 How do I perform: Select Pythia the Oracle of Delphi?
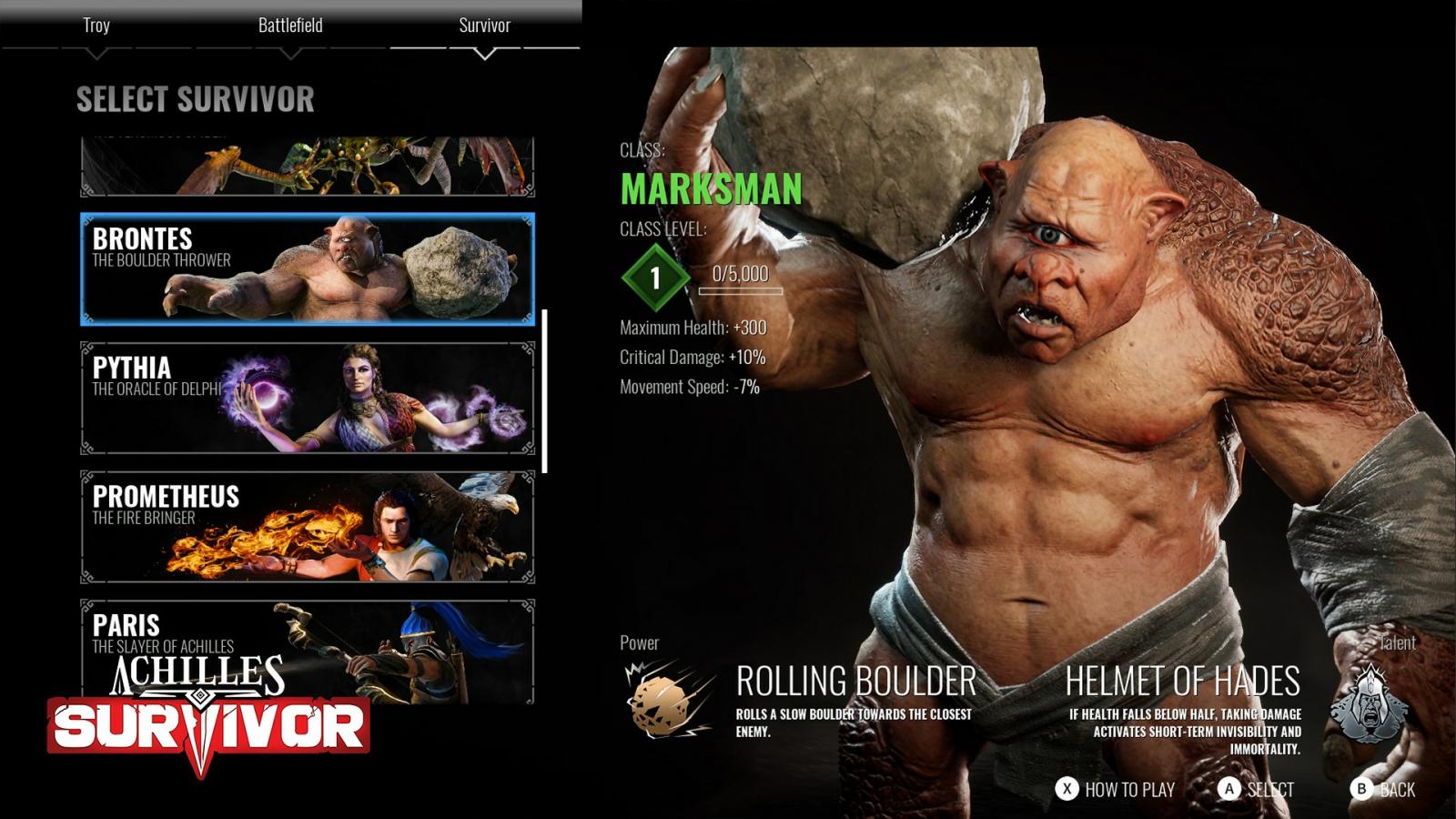308,398
